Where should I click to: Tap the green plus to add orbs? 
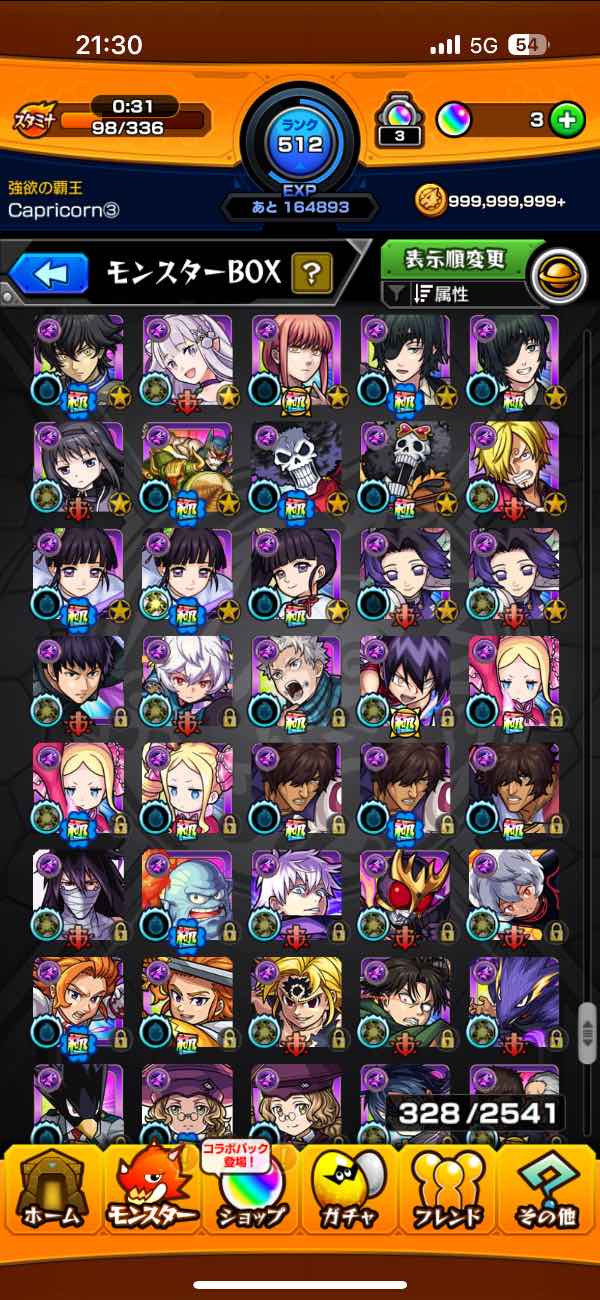pos(567,120)
